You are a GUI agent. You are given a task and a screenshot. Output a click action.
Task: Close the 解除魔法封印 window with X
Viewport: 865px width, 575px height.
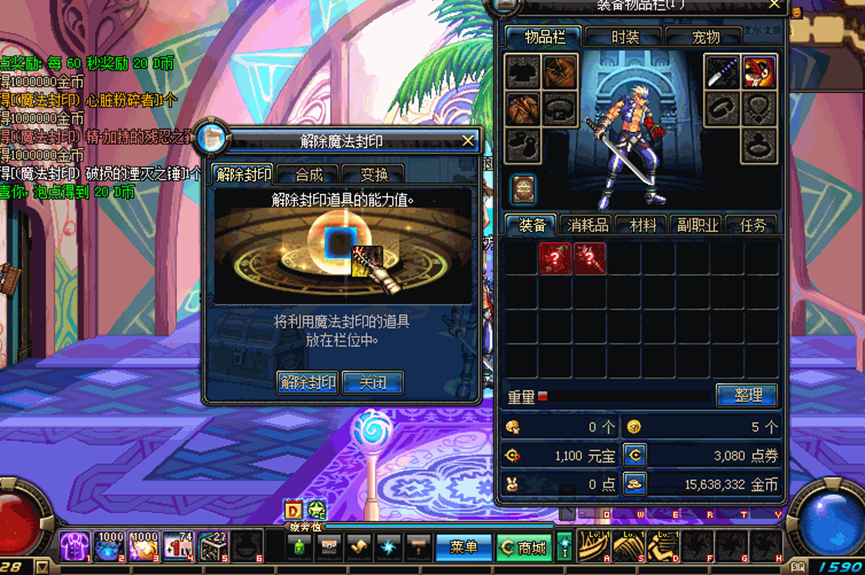click(468, 141)
